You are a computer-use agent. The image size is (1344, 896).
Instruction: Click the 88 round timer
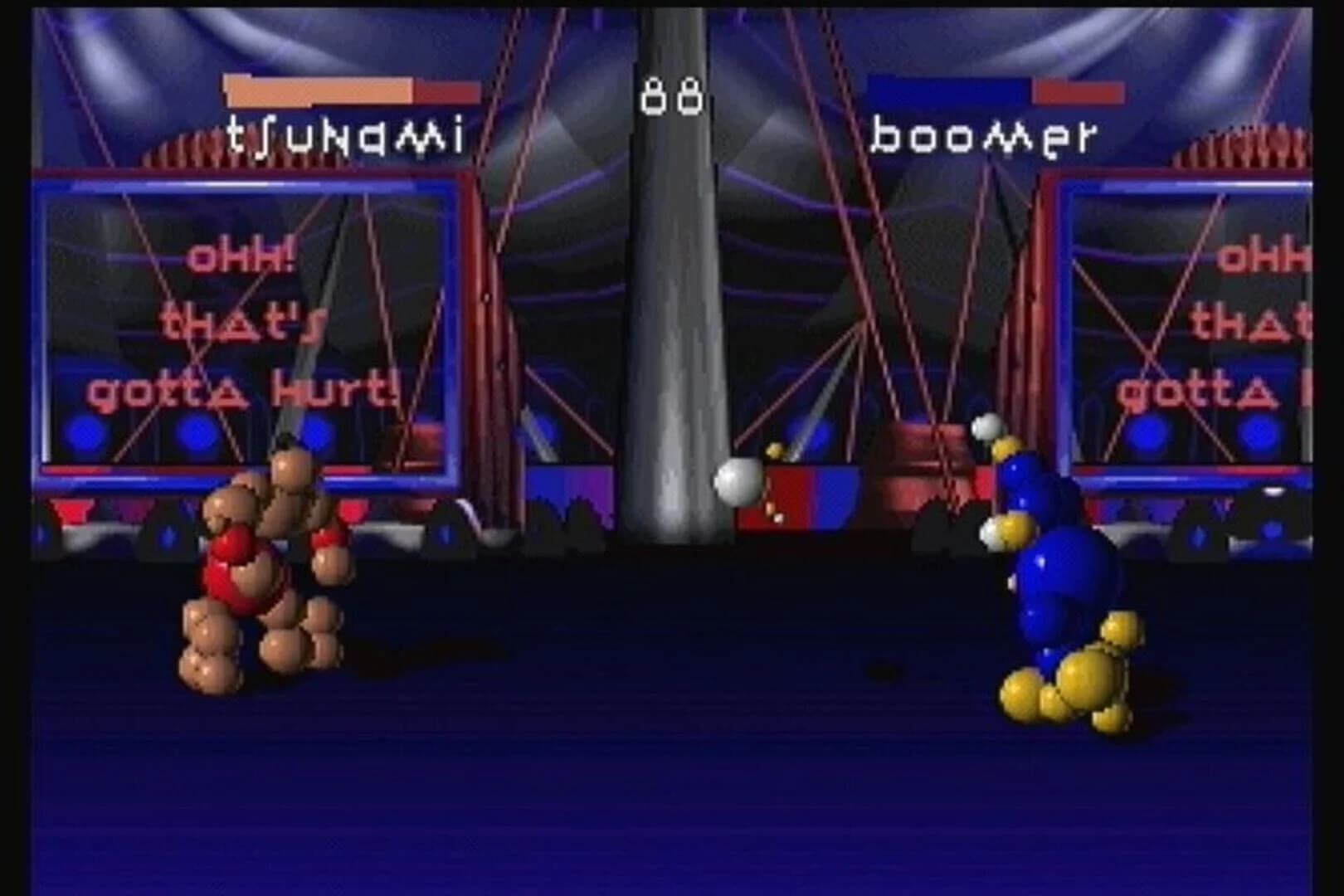pos(672,94)
